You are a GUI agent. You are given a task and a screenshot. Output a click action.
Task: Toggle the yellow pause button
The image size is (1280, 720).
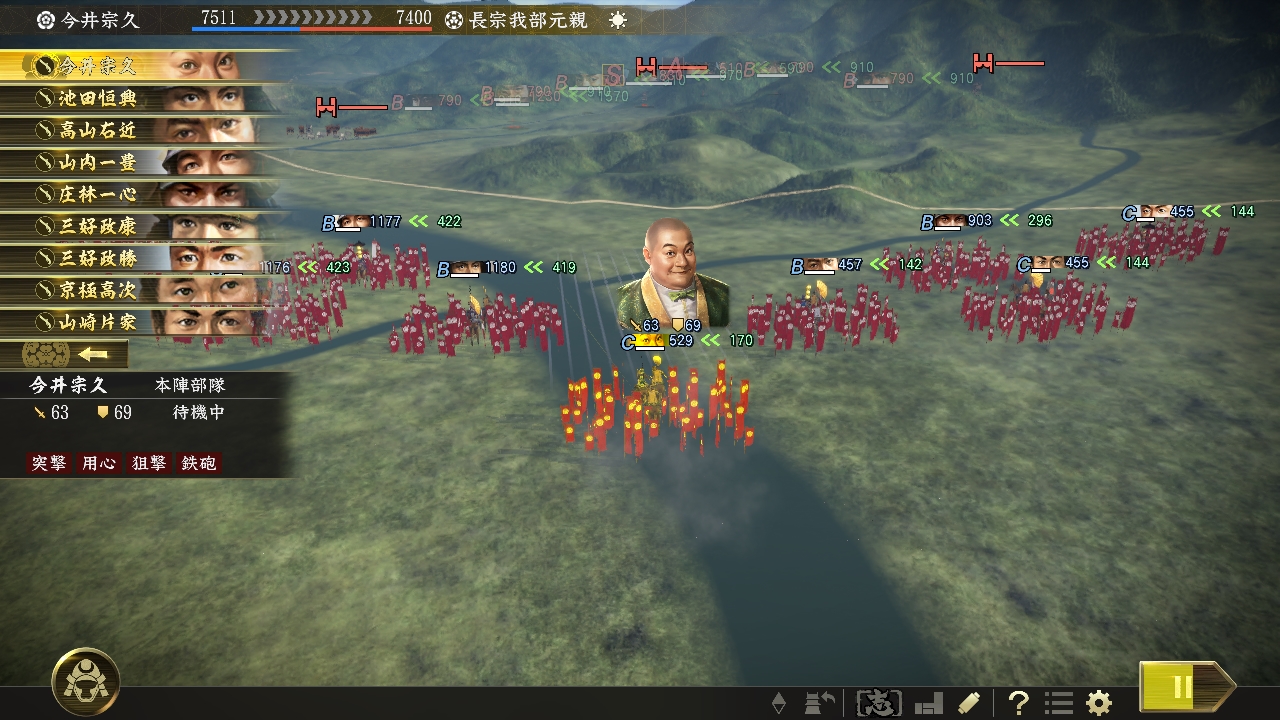(x=1182, y=687)
